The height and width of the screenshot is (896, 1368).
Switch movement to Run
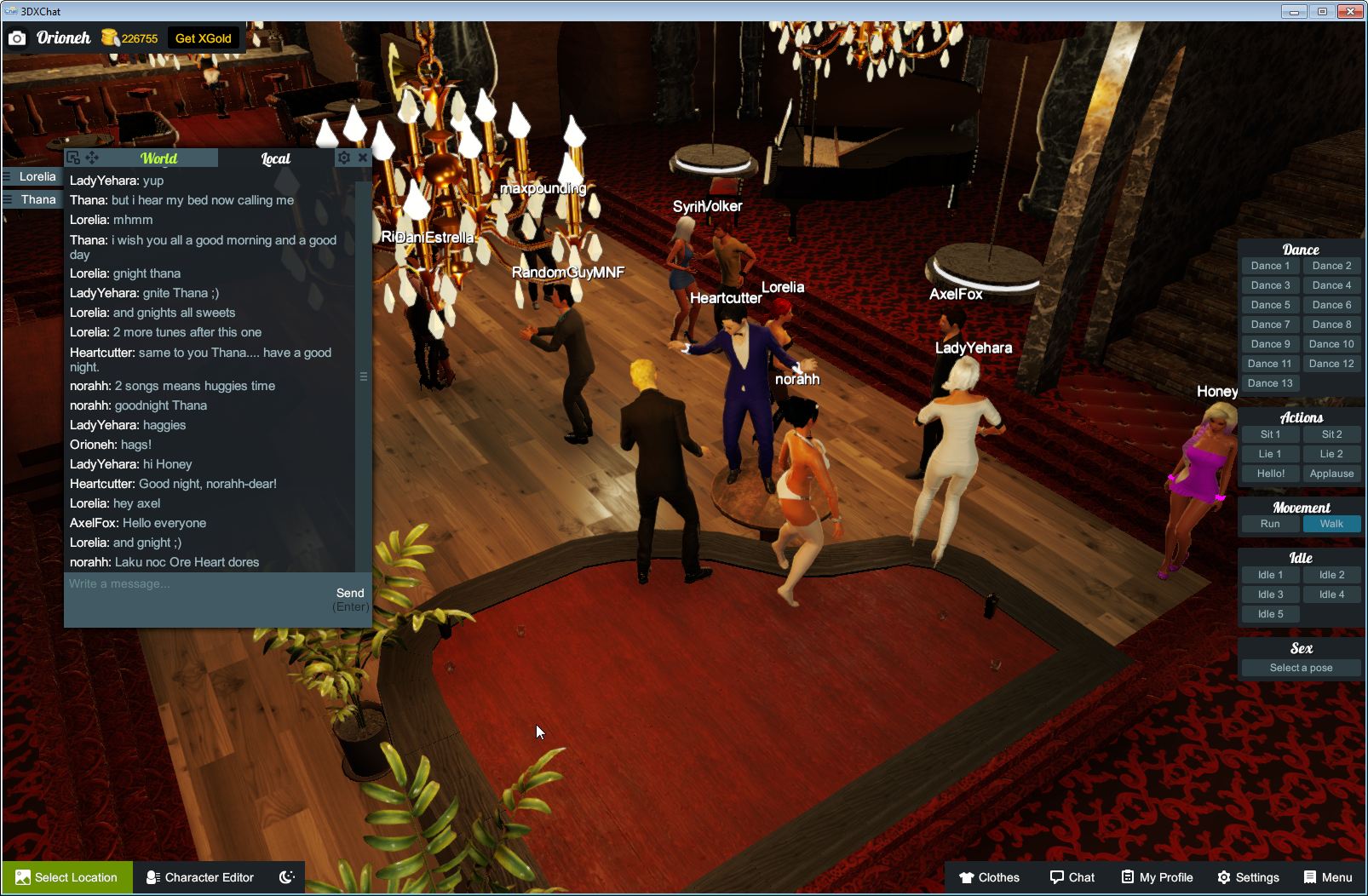pos(1269,524)
